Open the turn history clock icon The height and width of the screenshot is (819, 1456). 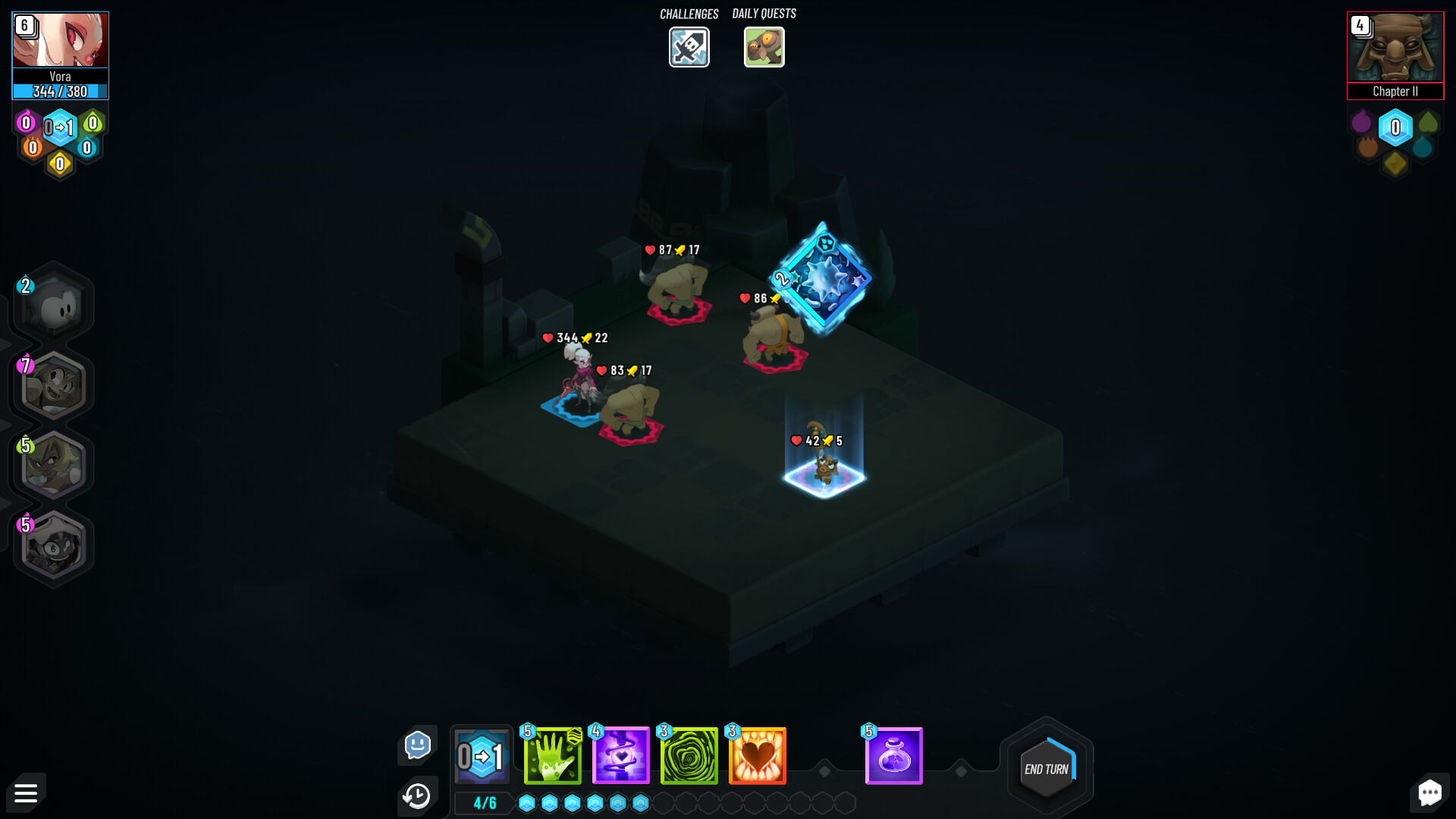point(417,795)
